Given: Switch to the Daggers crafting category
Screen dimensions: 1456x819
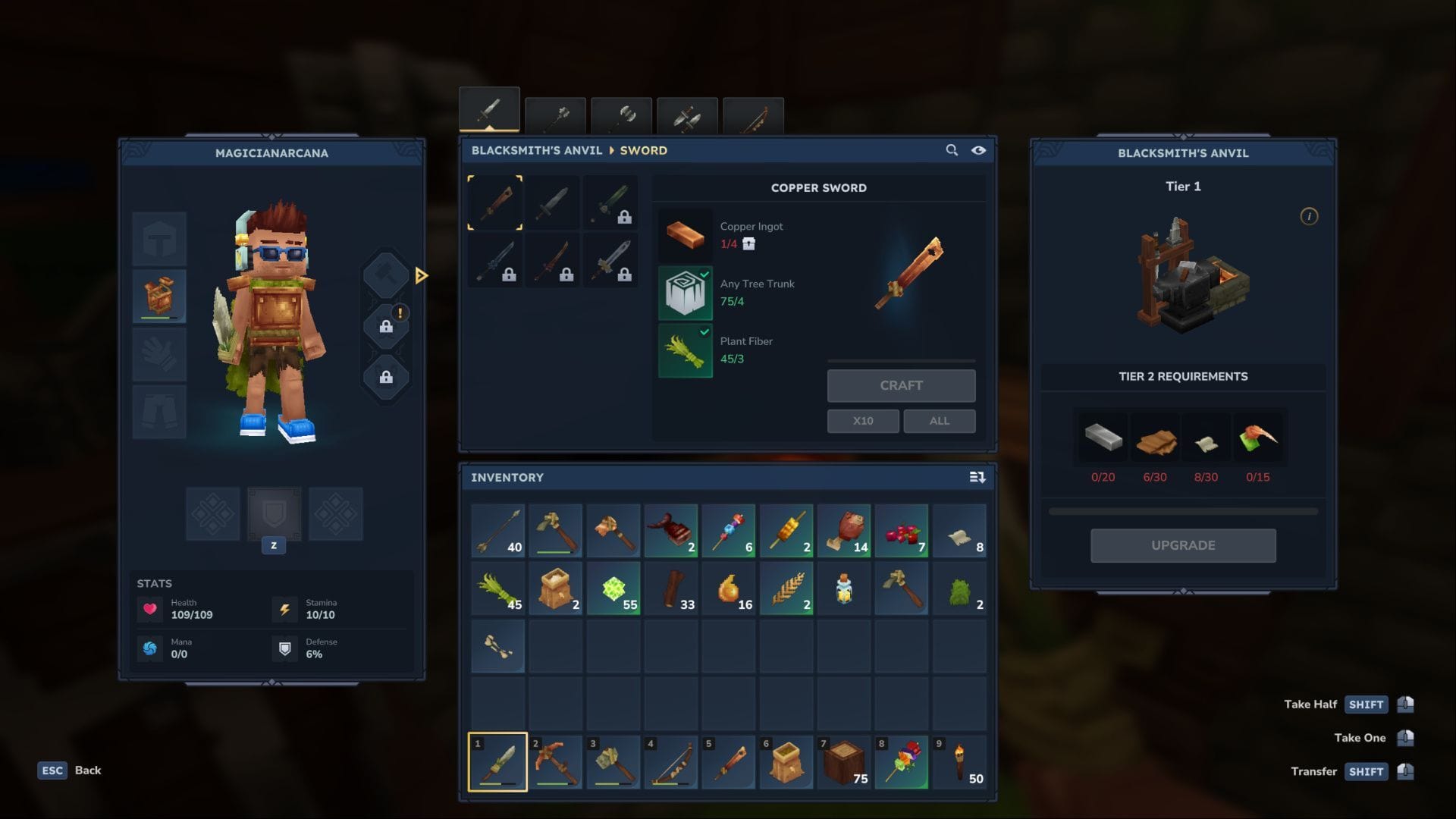Looking at the screenshot, I should click(688, 114).
